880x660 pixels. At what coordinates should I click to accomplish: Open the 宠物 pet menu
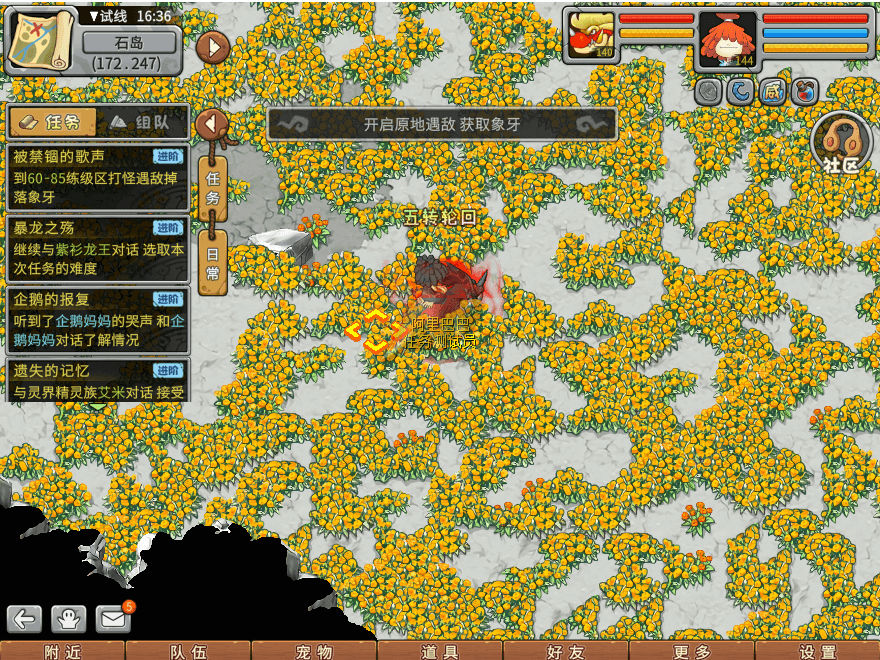tap(314, 651)
